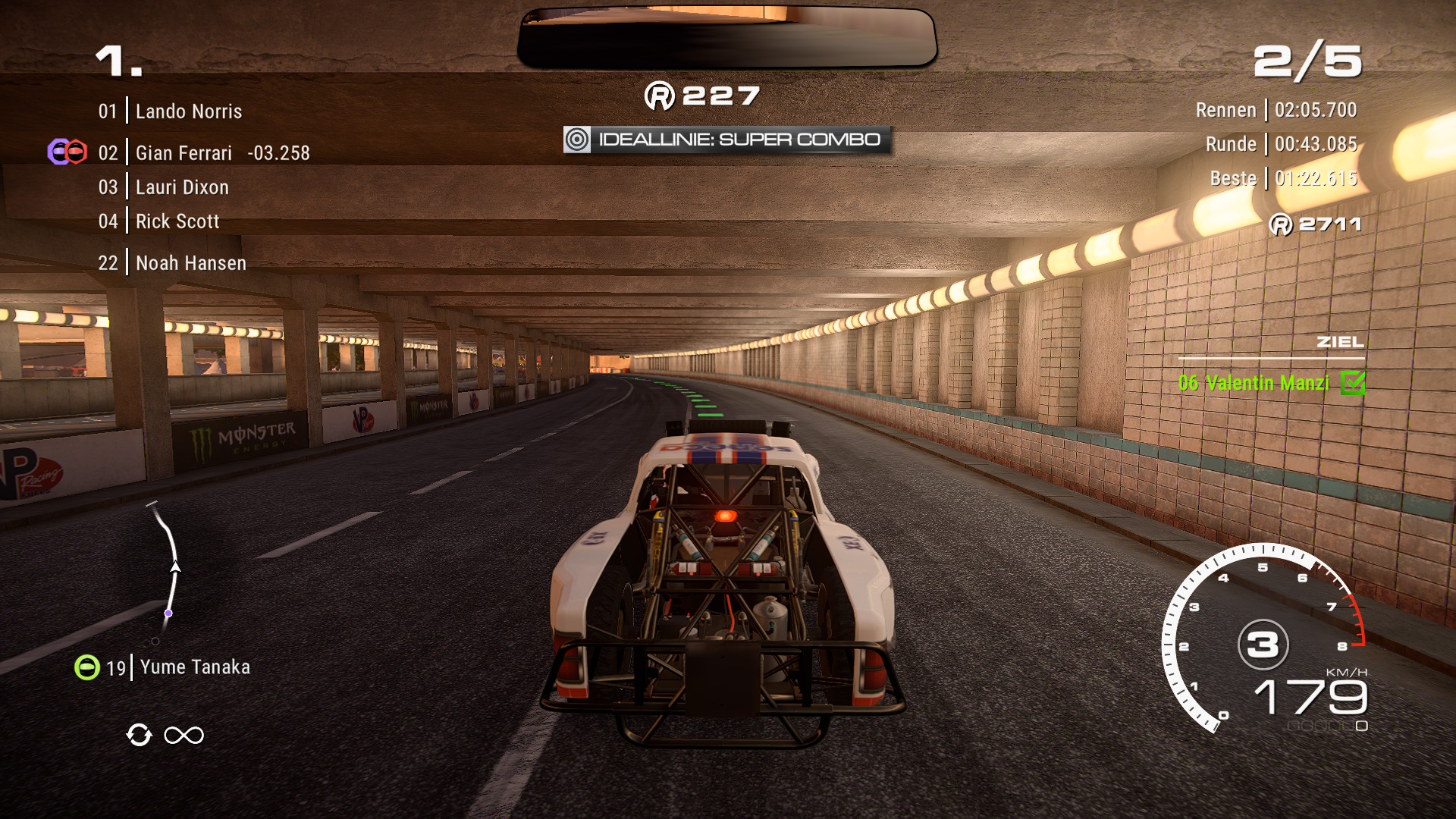Select Rick Scott's standings entry
Screen dimensions: 1456x819
[x=177, y=221]
